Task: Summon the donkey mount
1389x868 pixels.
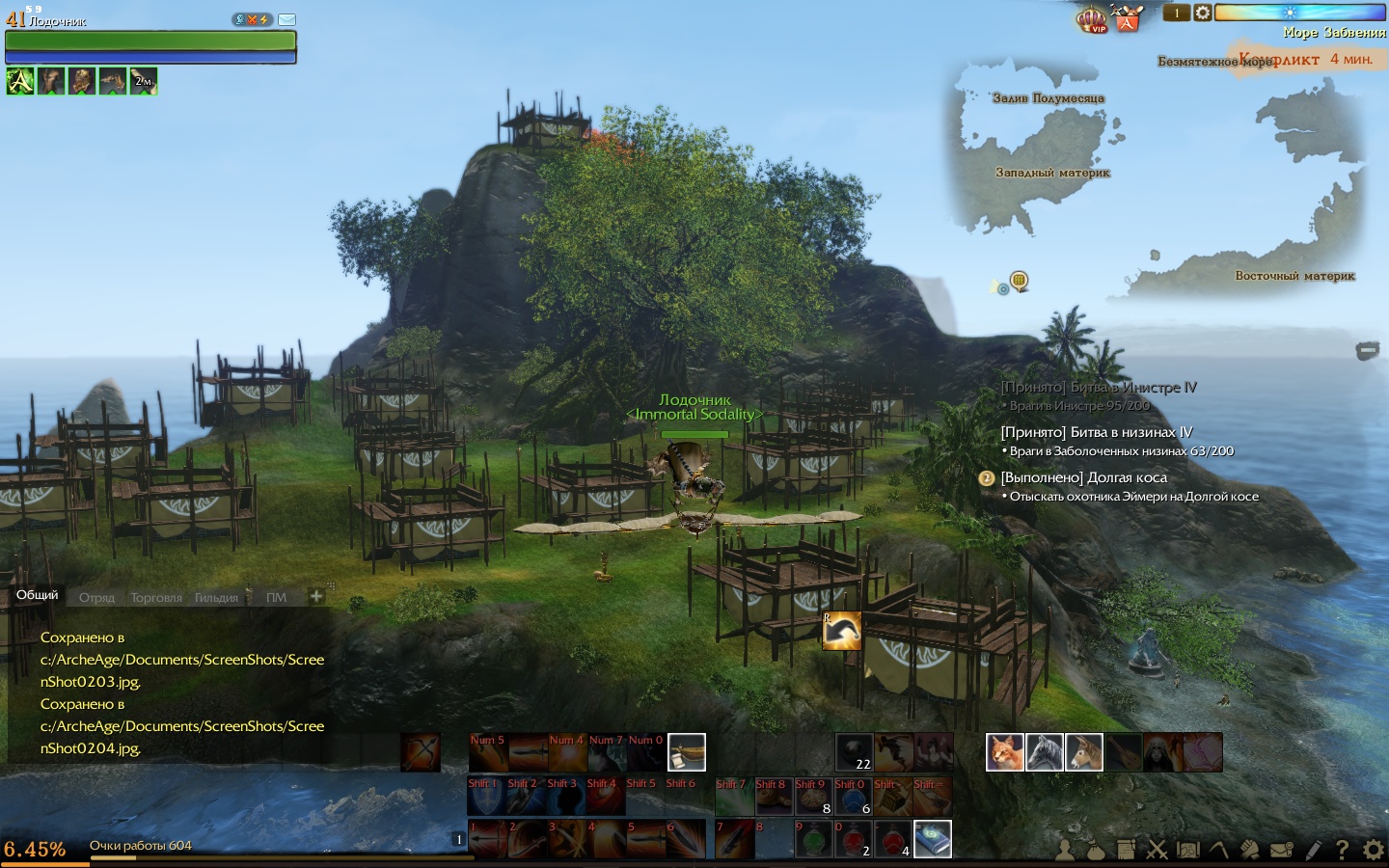Action: (1083, 752)
